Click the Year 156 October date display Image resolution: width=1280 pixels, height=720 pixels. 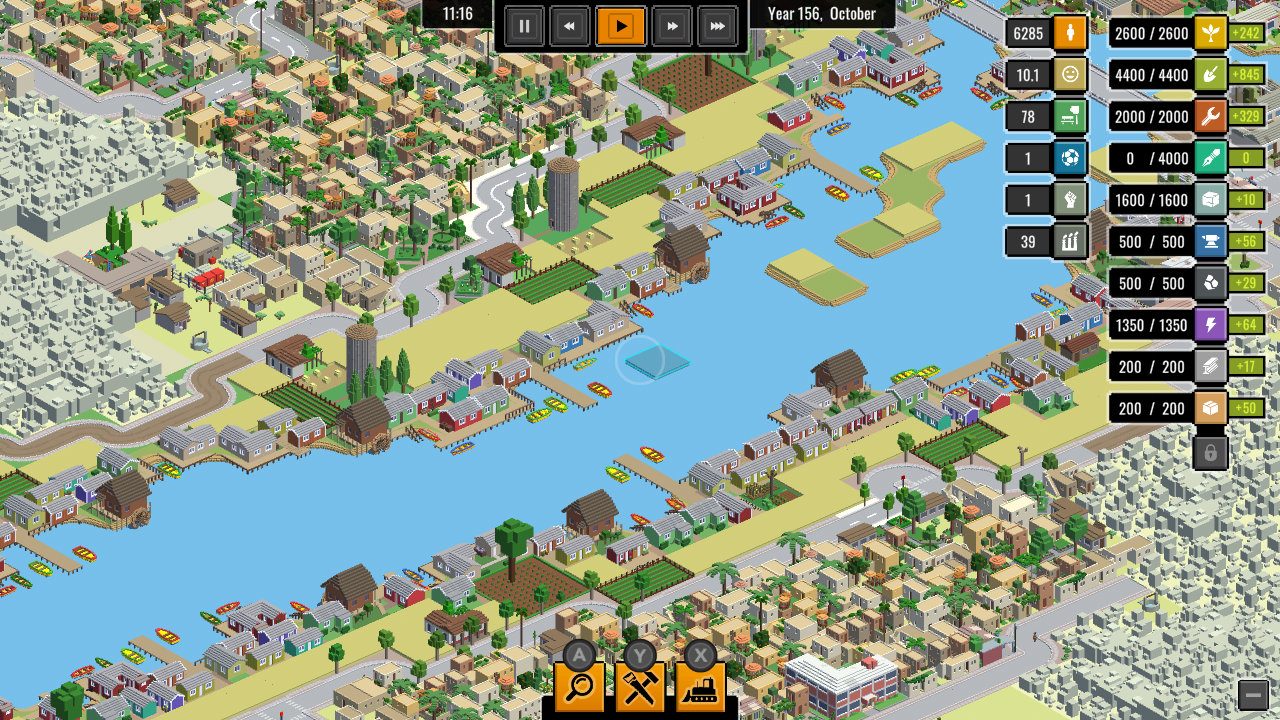point(822,14)
